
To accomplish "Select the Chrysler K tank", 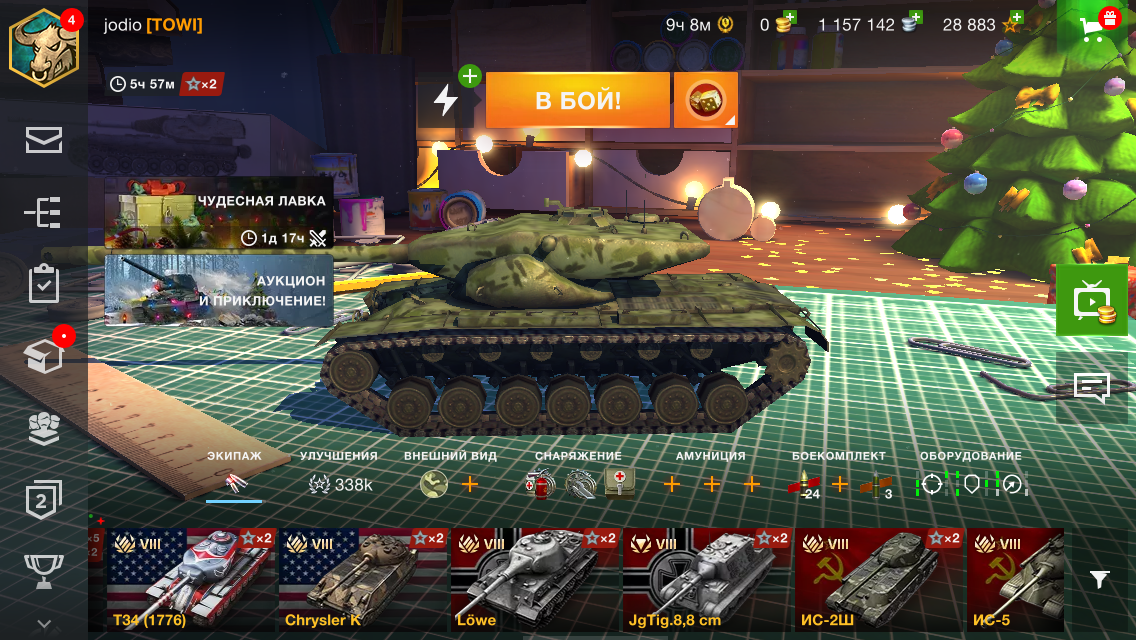I will (362, 580).
